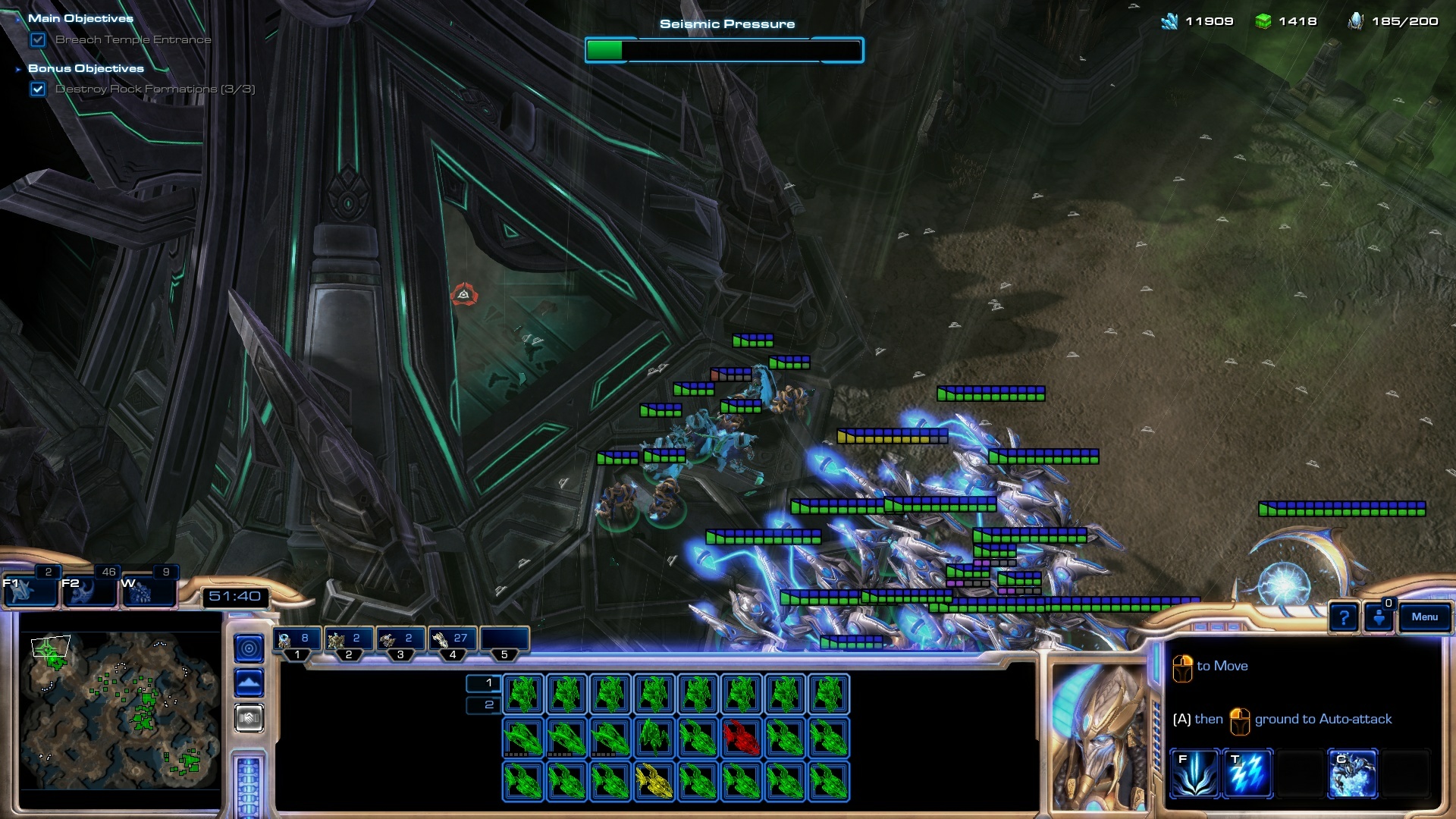Switch to selection page 1
This screenshot has height=819, width=1456.
coord(484,683)
